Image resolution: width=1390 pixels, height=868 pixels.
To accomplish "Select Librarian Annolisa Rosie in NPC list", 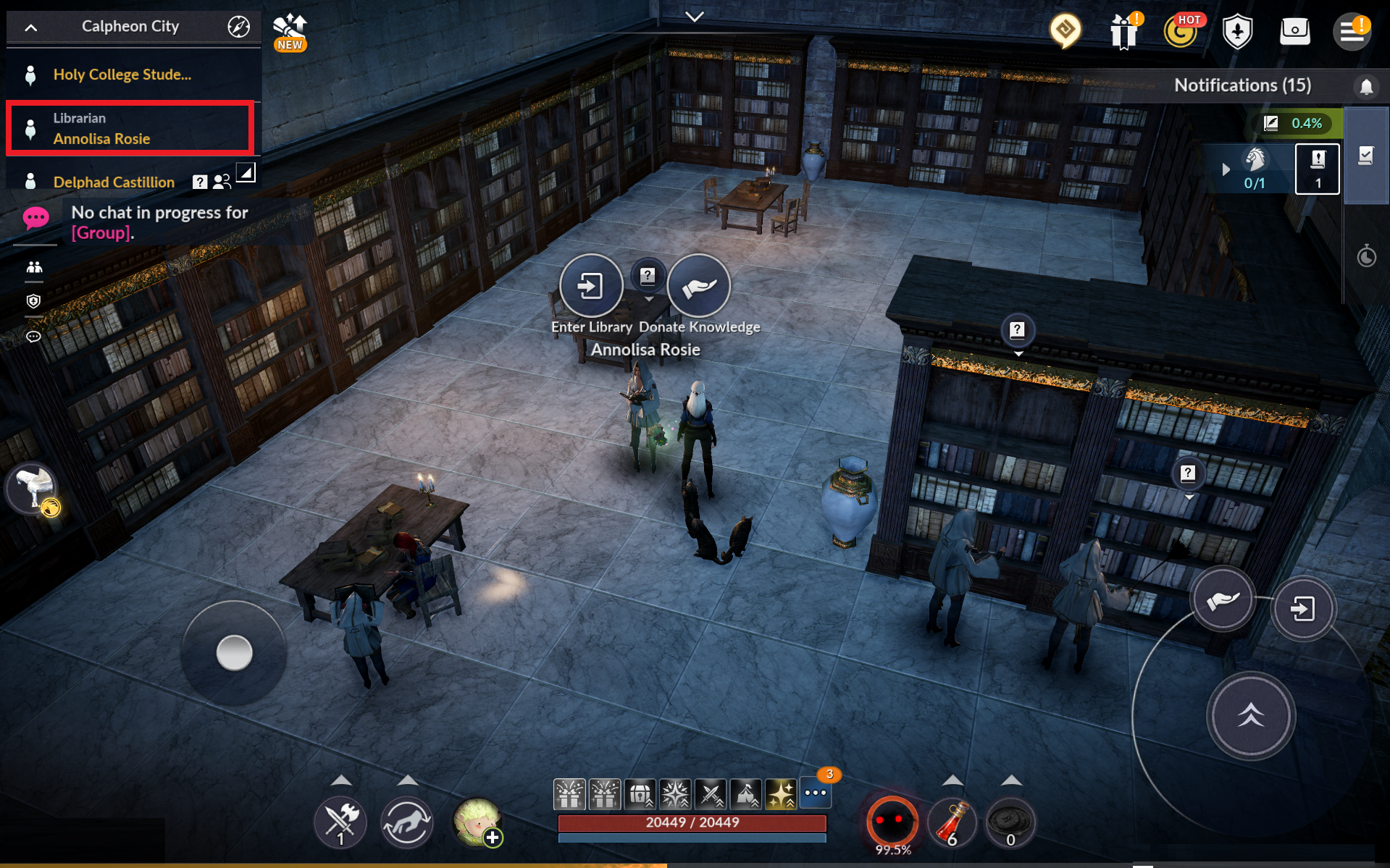I will [x=130, y=128].
